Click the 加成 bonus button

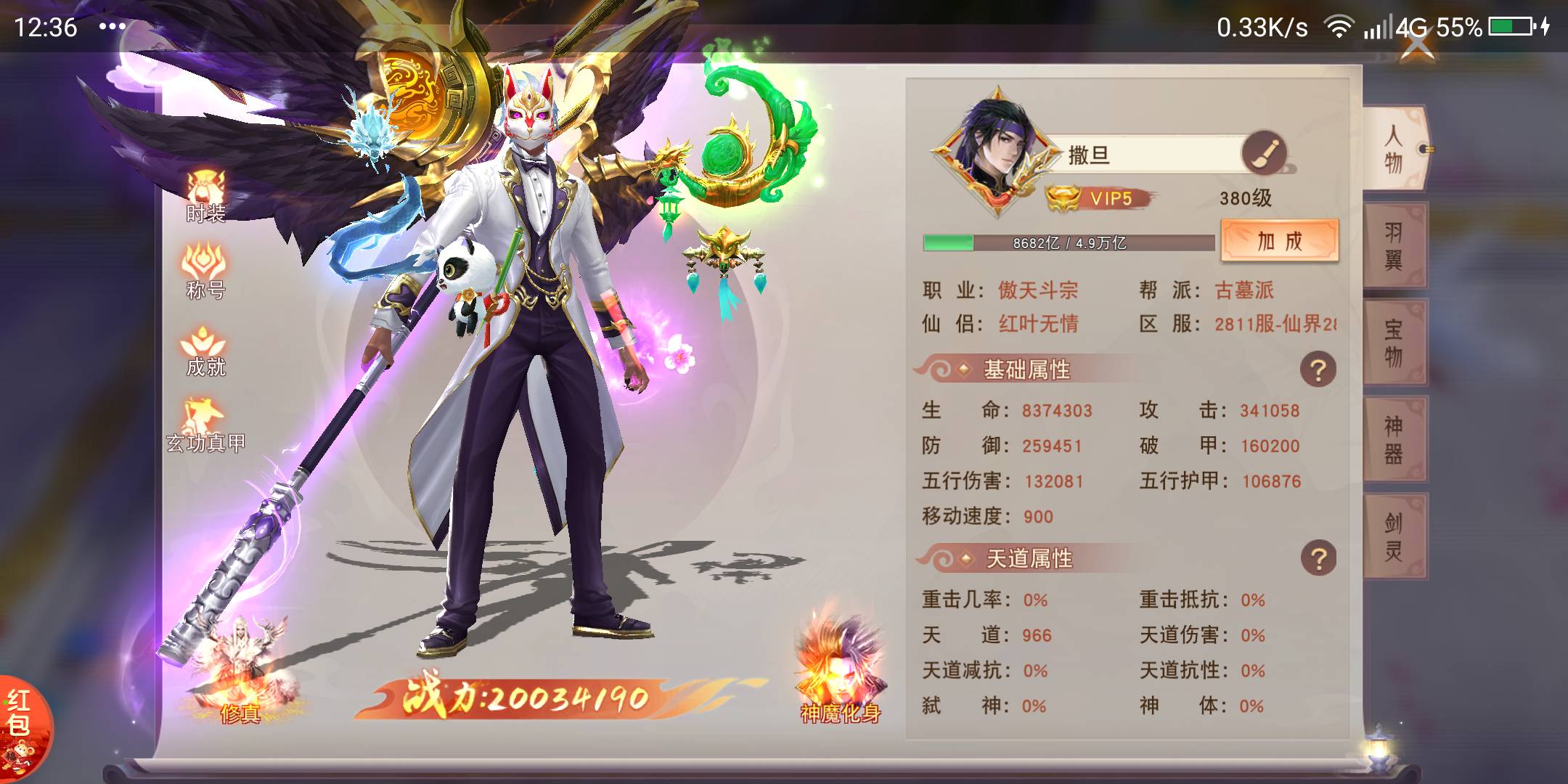(1280, 240)
